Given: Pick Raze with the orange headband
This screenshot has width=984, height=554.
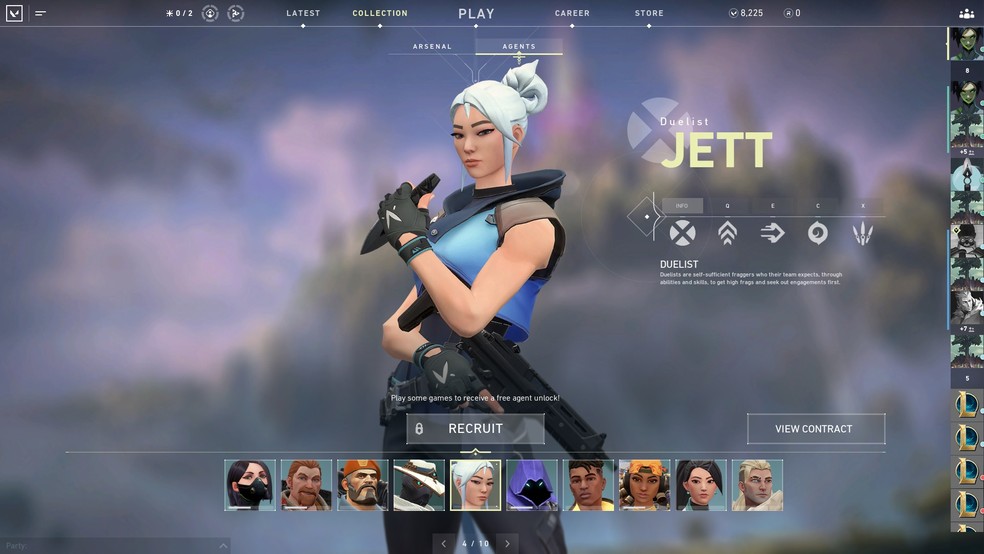Looking at the screenshot, I should (644, 485).
